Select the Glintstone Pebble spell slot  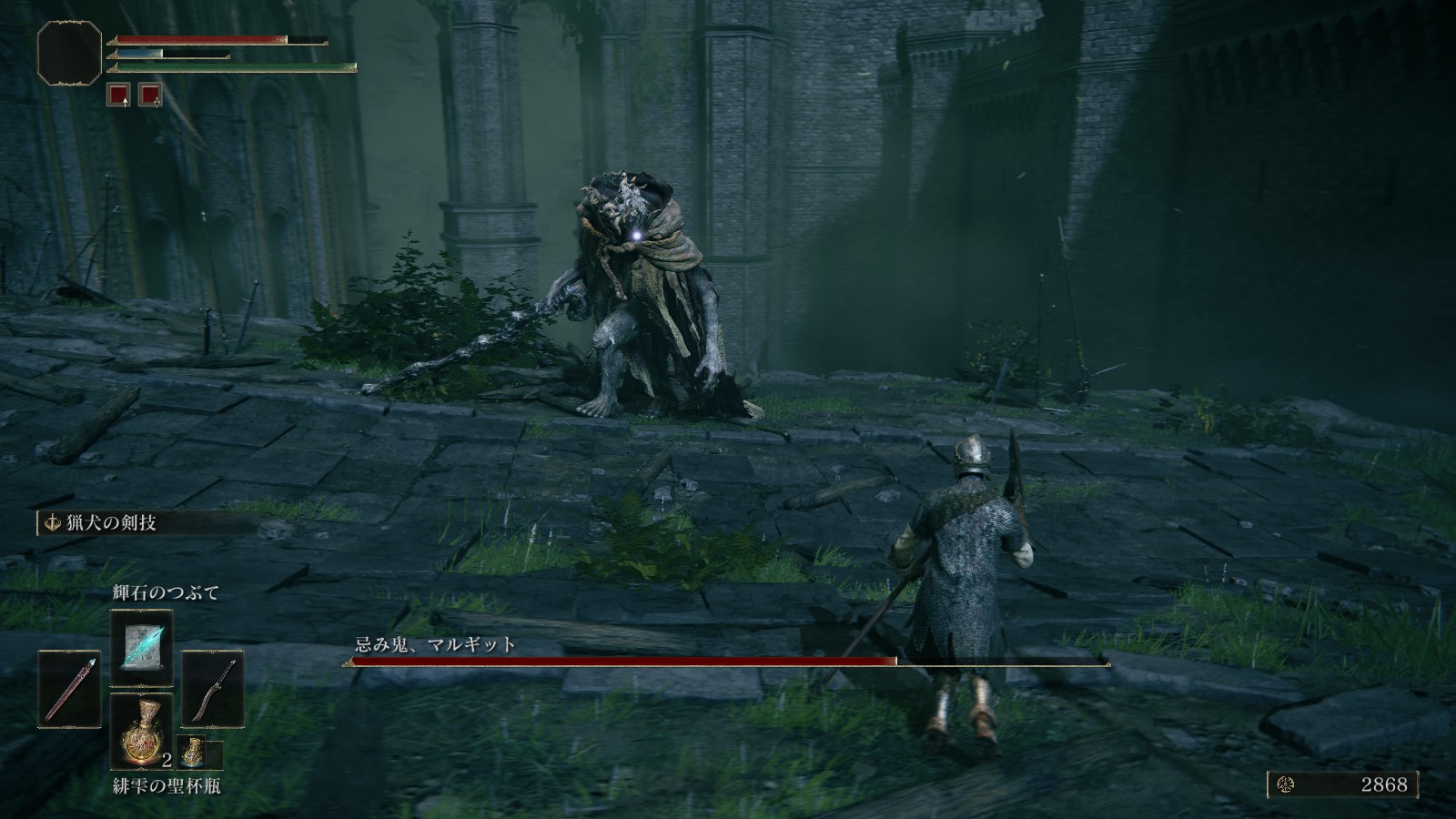pyautogui.click(x=141, y=648)
